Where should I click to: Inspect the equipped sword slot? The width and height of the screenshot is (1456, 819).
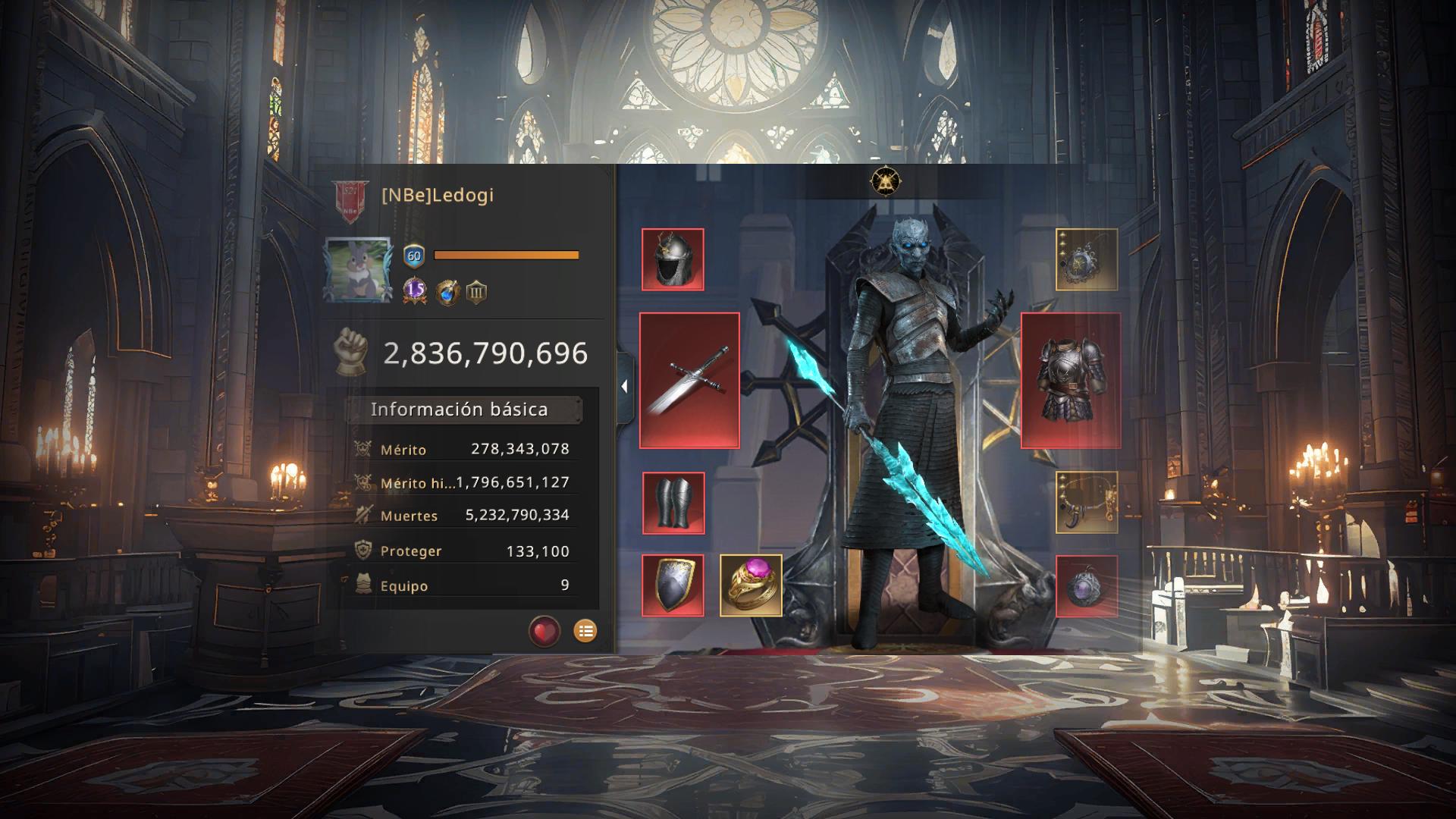689,380
